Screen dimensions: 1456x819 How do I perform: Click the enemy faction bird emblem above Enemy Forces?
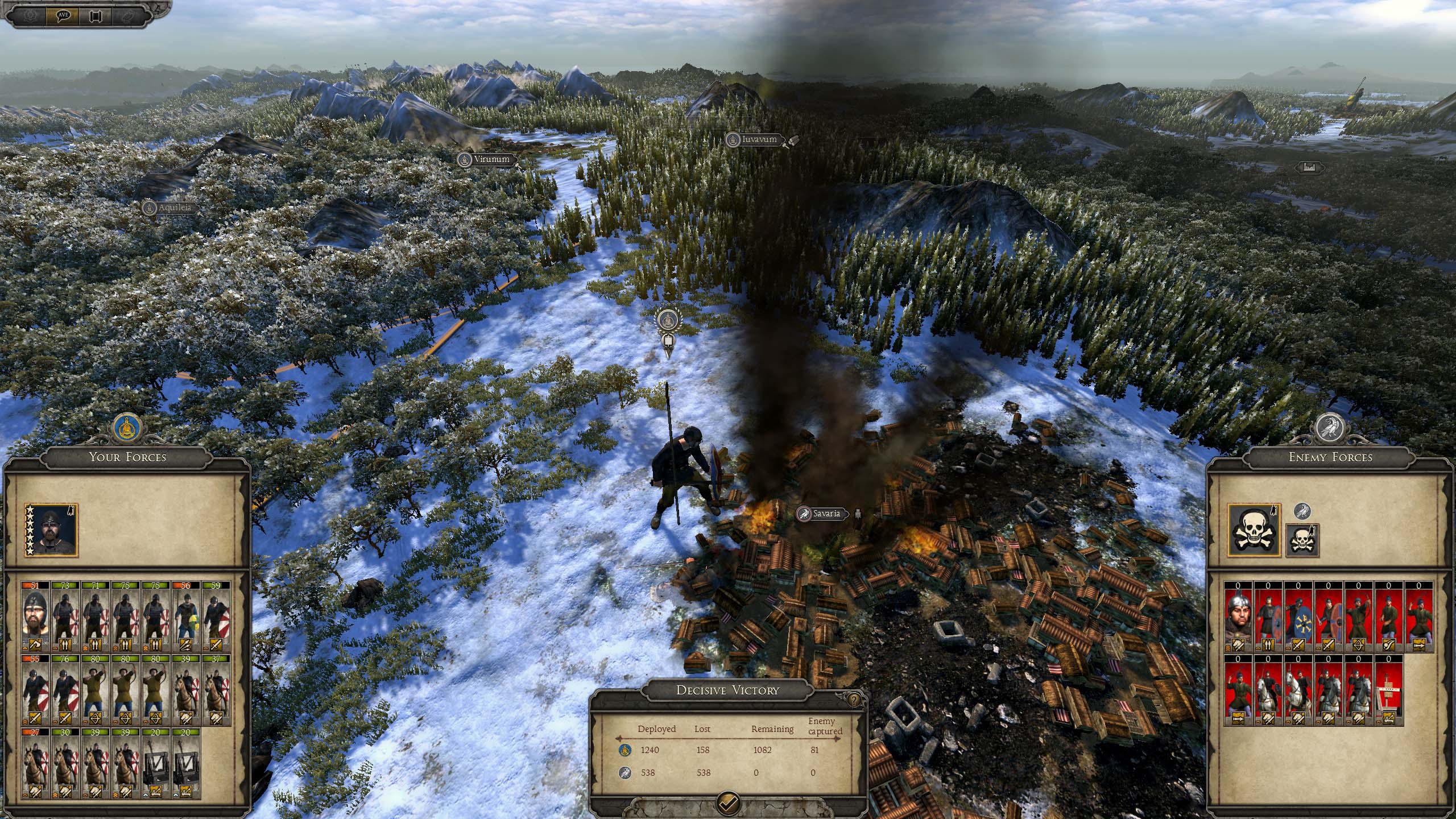pyautogui.click(x=1330, y=428)
